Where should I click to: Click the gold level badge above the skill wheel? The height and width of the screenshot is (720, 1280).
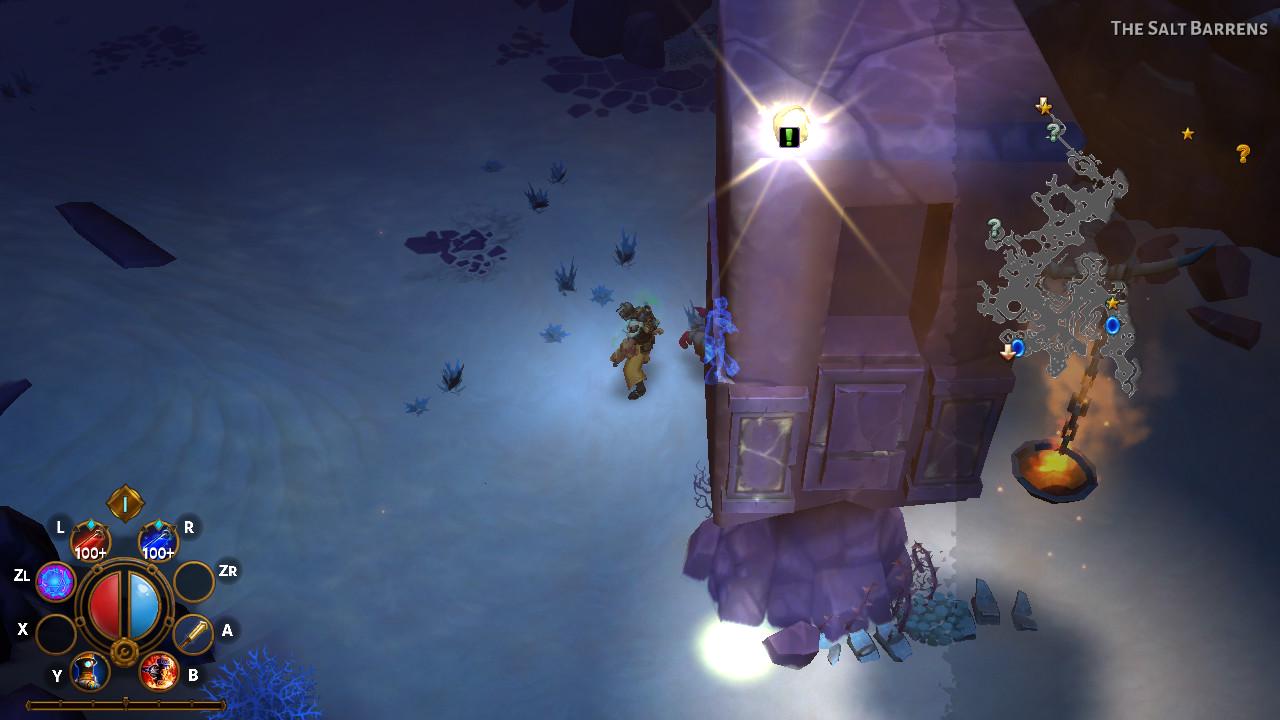tap(124, 501)
